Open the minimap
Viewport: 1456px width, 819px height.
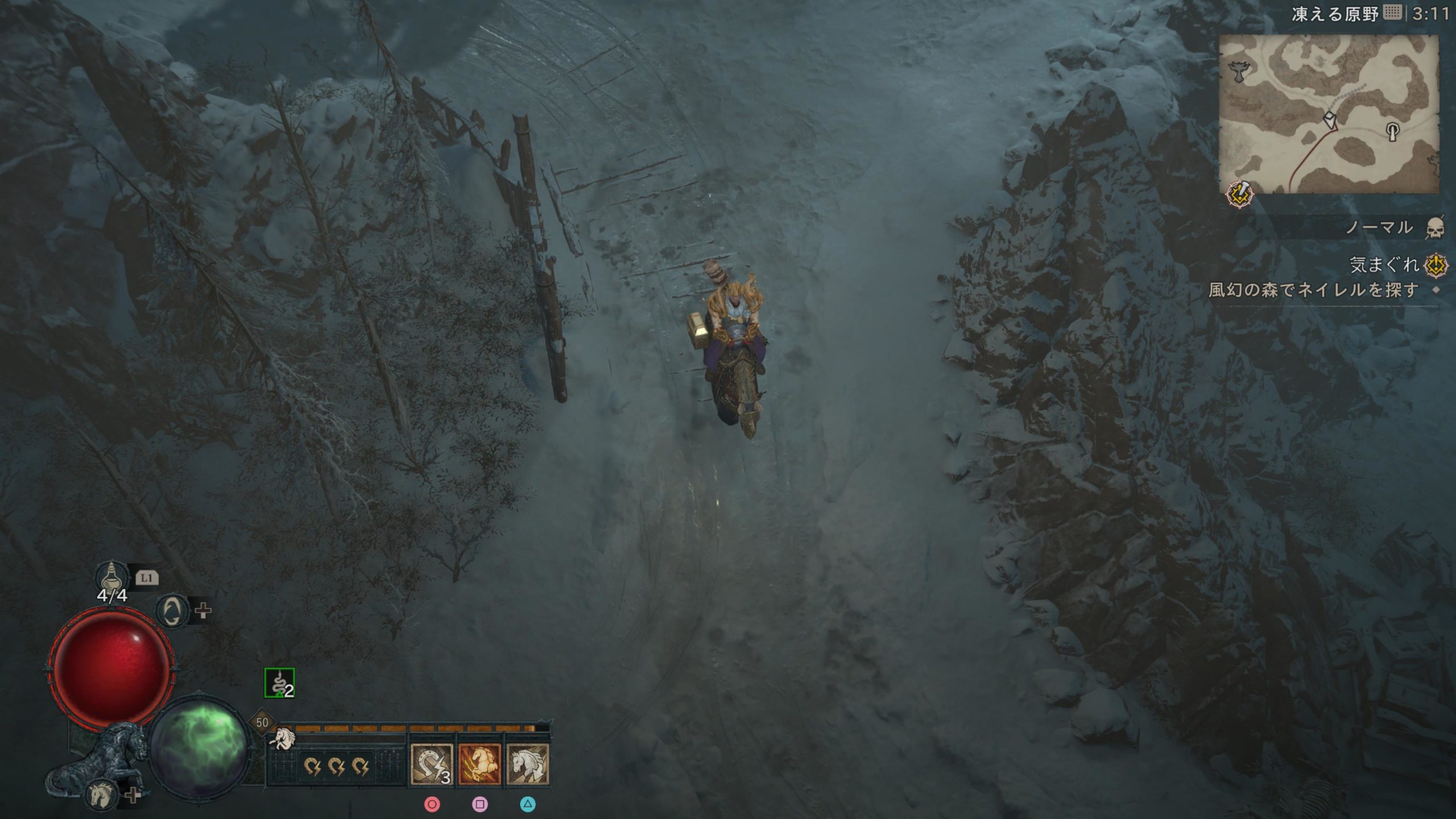click(x=1329, y=114)
